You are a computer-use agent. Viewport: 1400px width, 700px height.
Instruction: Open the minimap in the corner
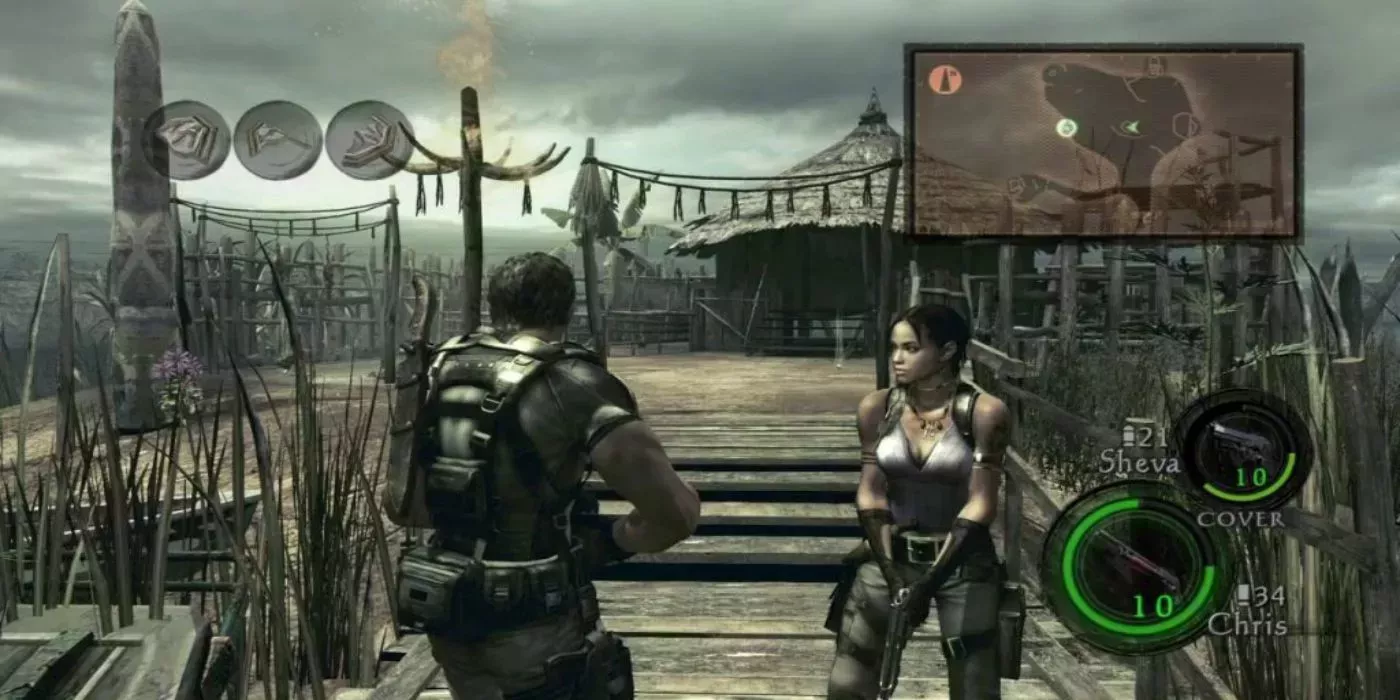point(1103,140)
